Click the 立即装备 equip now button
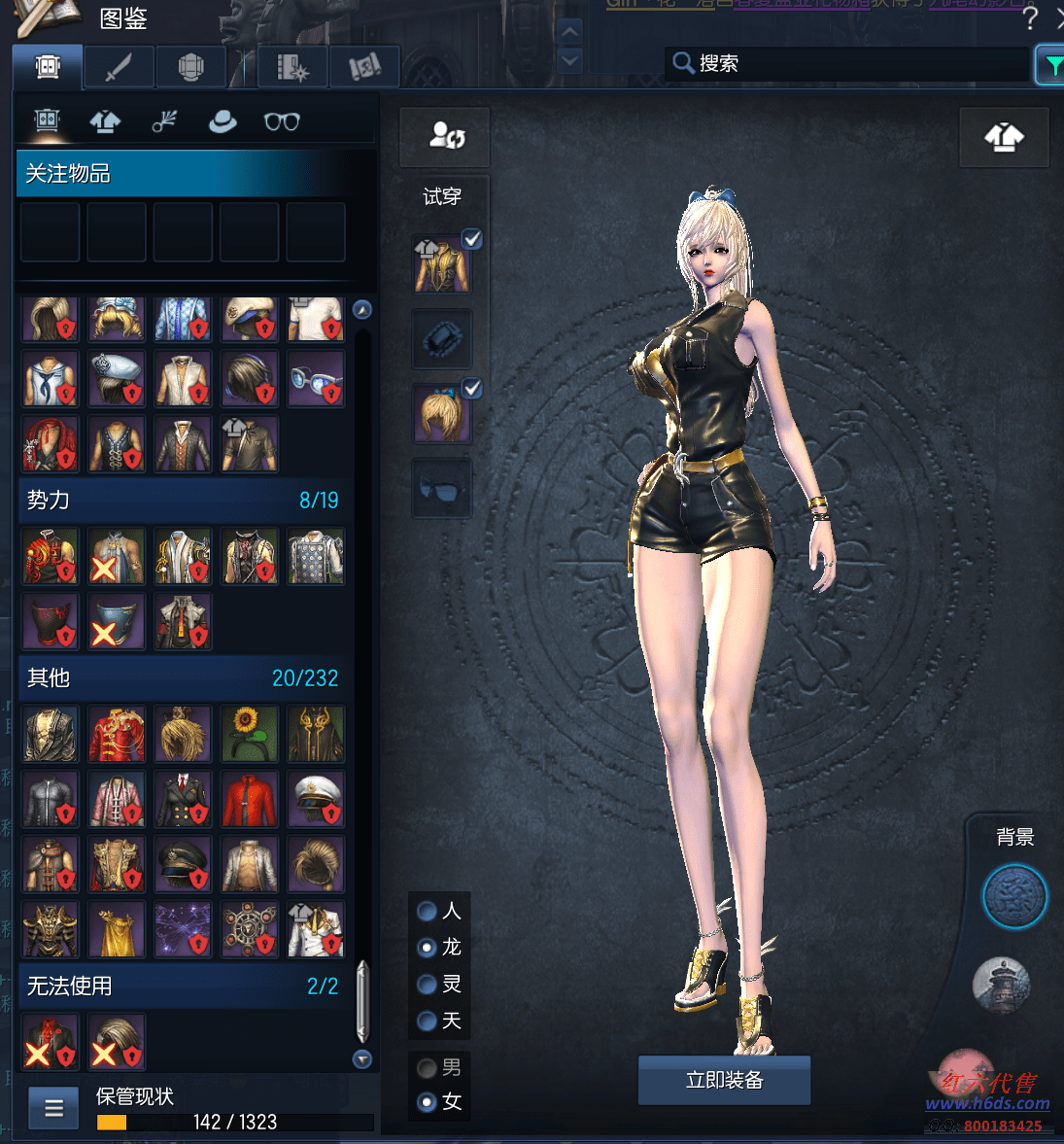Screen dimensions: 1064x1144 724,1080
